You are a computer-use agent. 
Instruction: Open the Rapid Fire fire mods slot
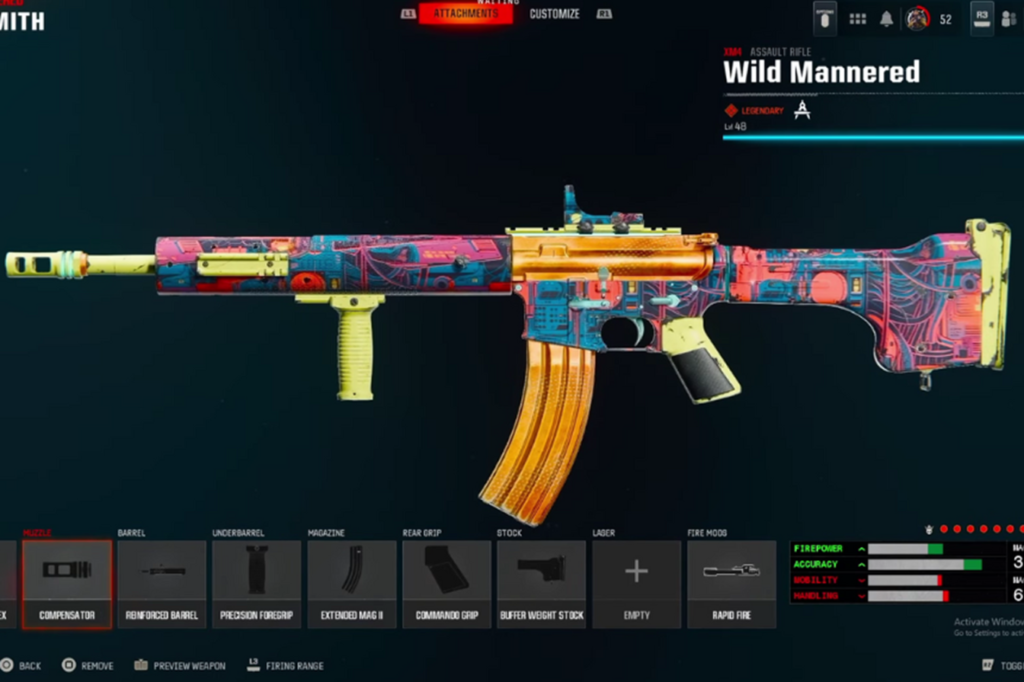tap(731, 584)
